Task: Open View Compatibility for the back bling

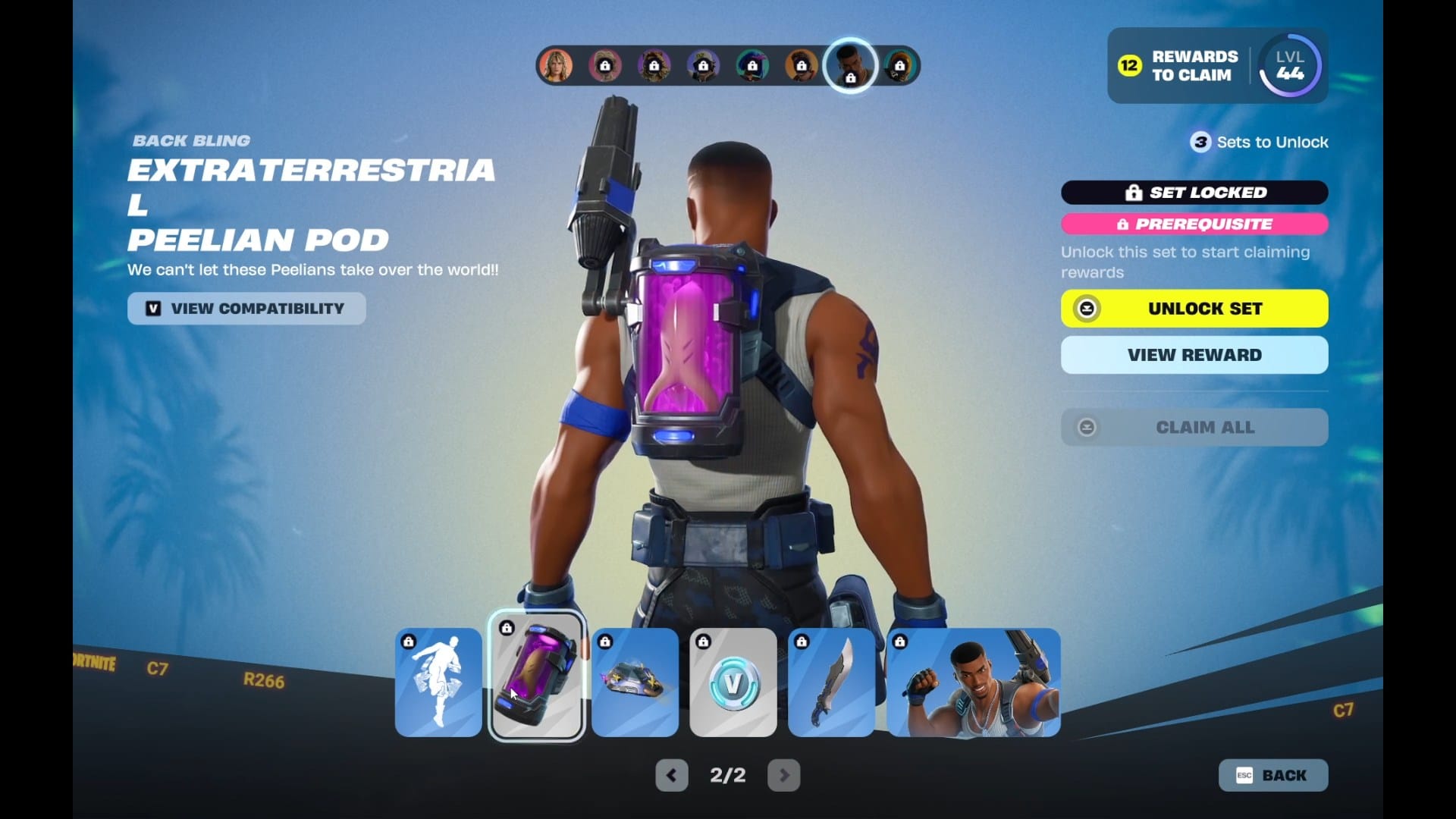Action: (246, 309)
